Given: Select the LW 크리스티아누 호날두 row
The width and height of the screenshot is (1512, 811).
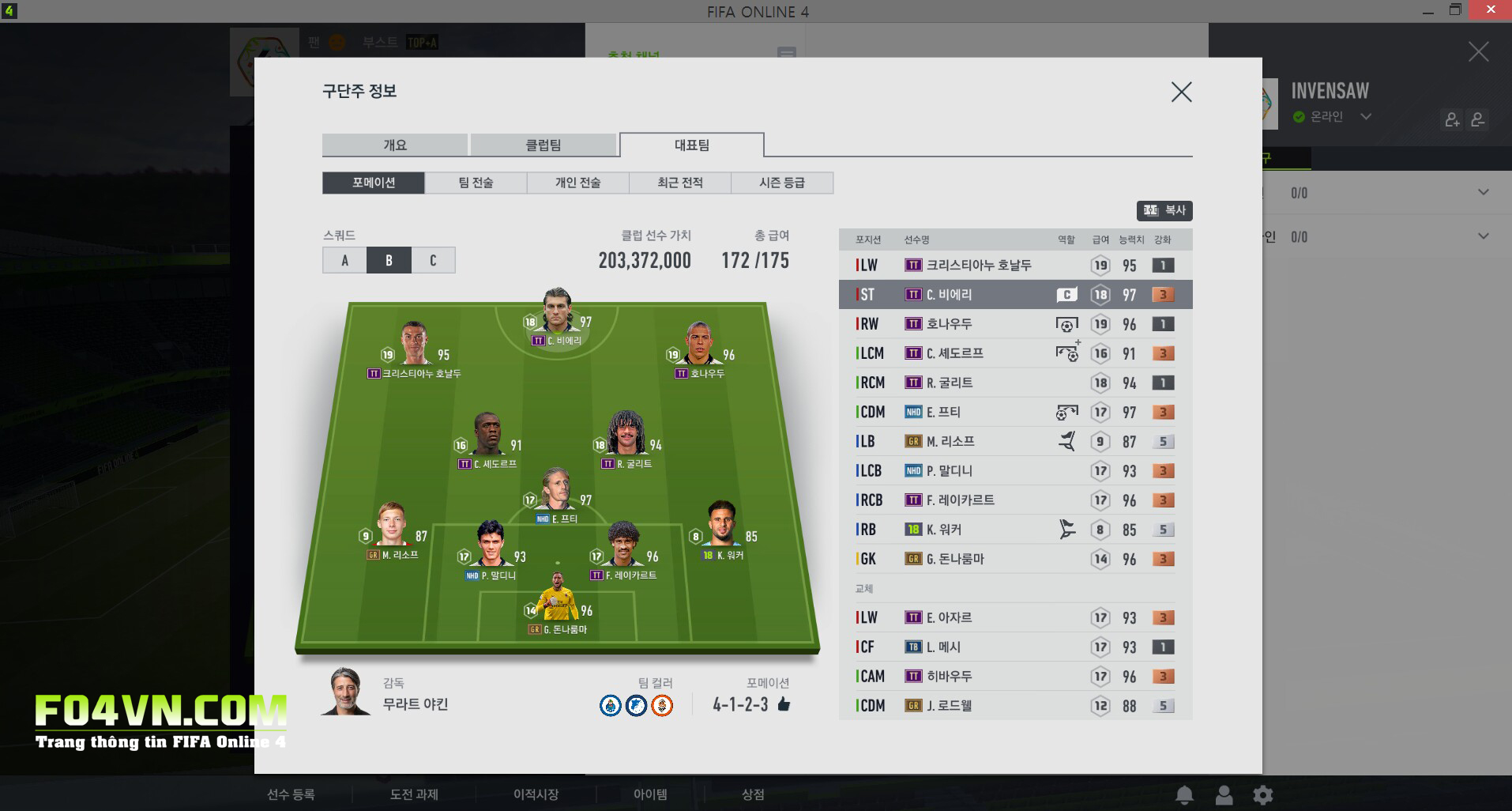Looking at the screenshot, I should 1015,266.
